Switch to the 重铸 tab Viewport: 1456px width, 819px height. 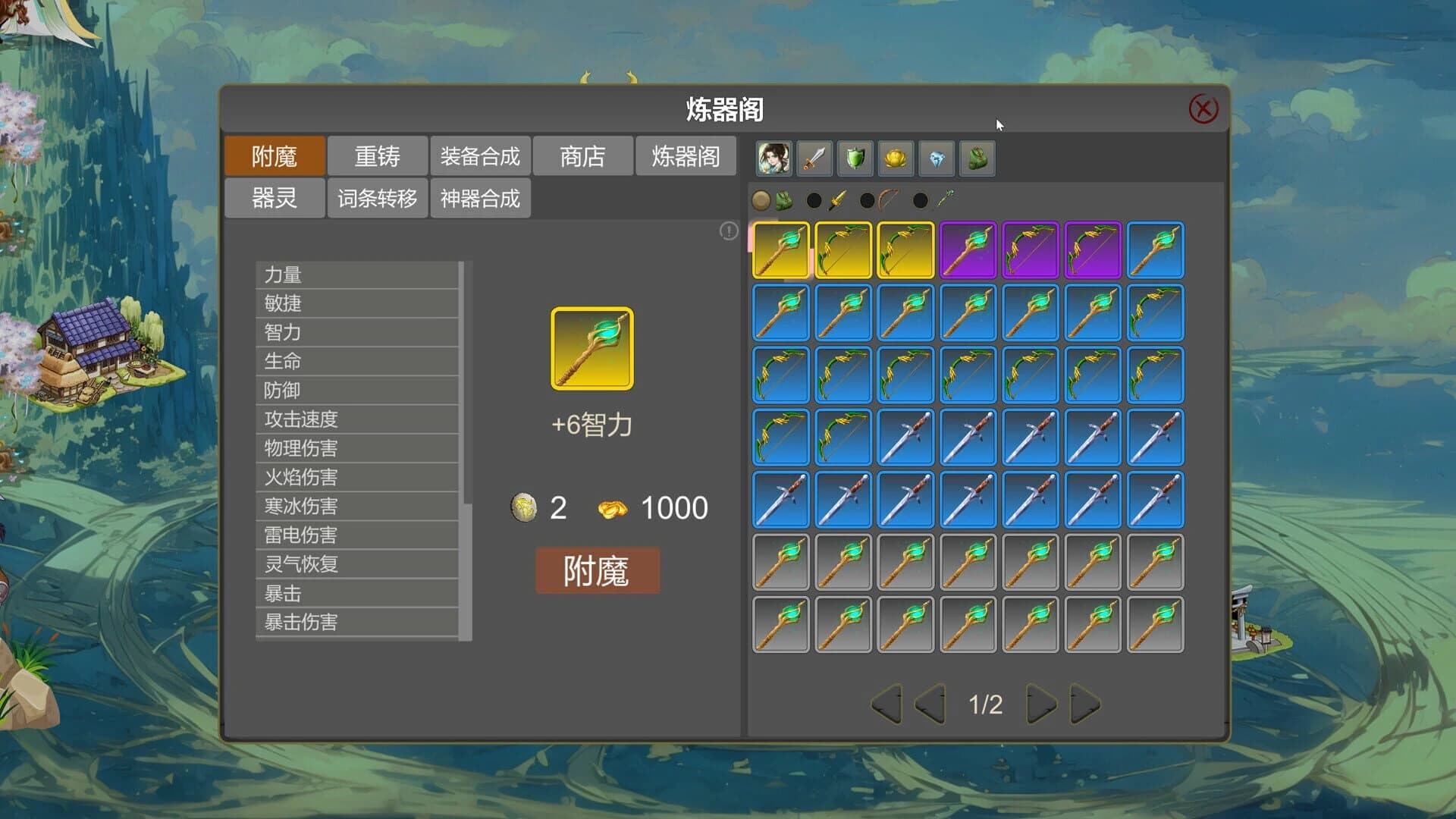click(377, 155)
